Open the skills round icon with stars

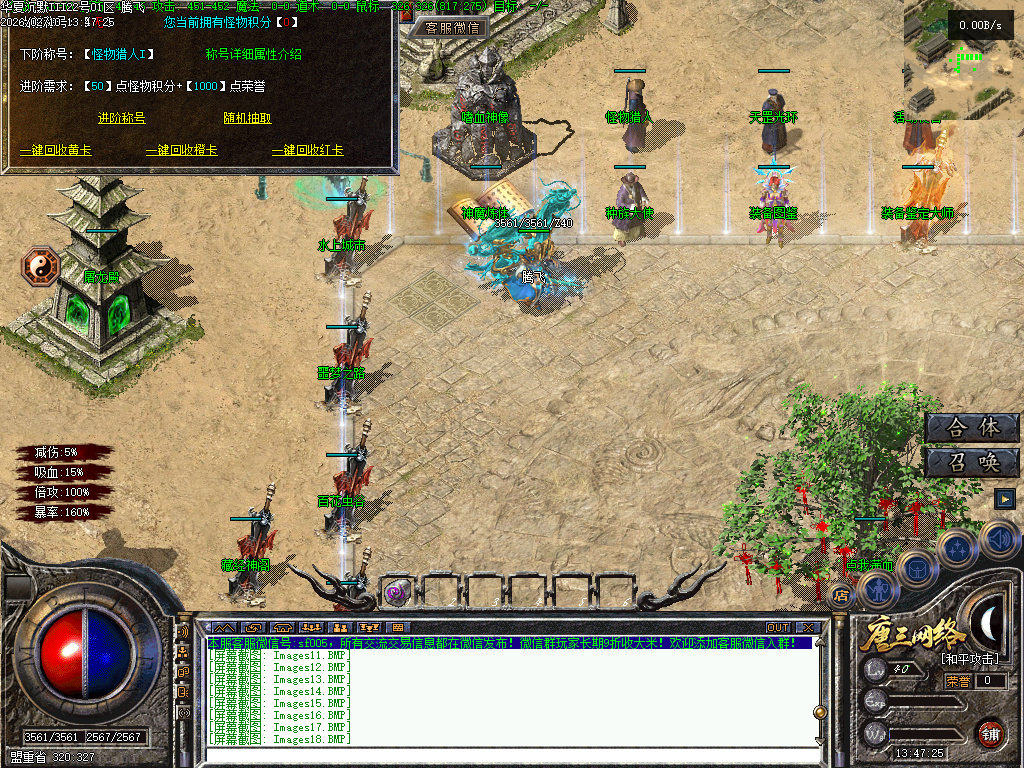[957, 548]
